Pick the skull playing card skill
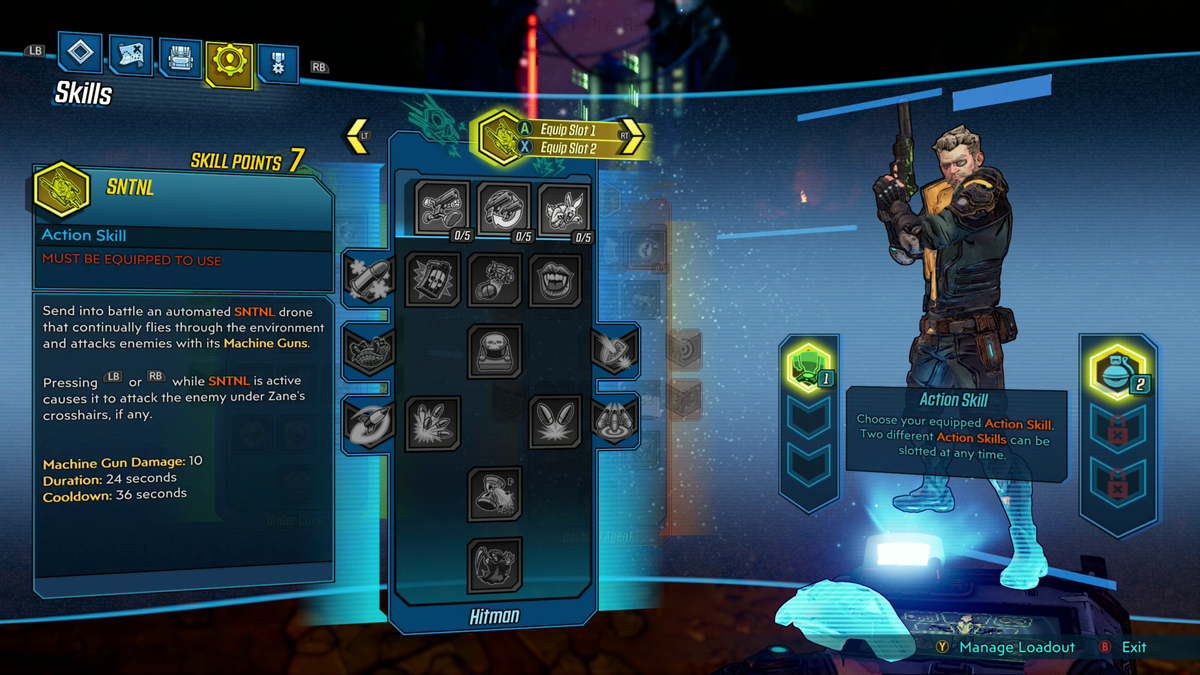This screenshot has width=1200, height=675. (x=433, y=279)
